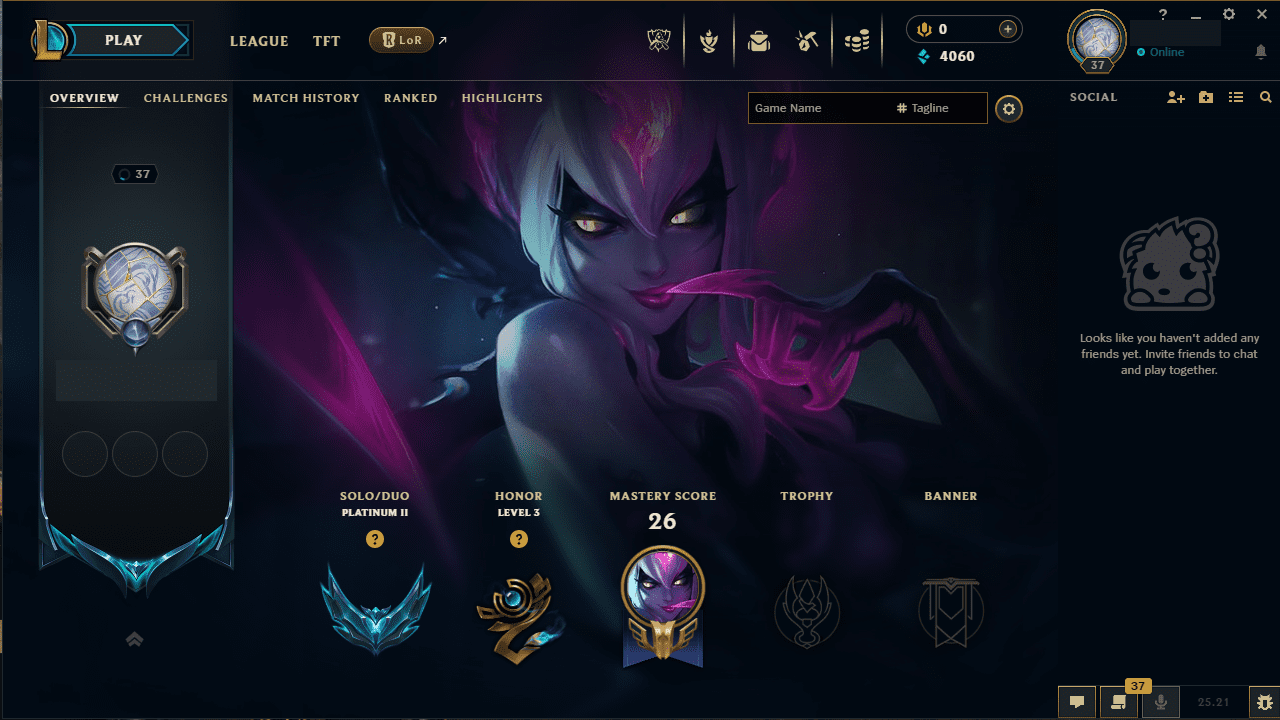
Task: Open the Esports shield icon
Action: tap(659, 41)
